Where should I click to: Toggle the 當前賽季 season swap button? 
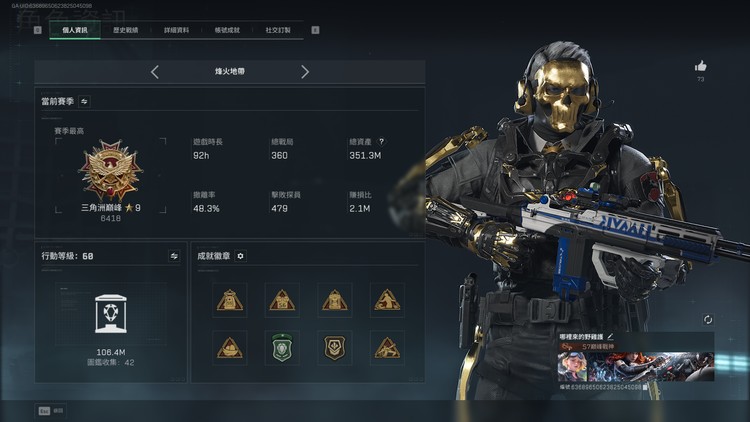pos(84,101)
